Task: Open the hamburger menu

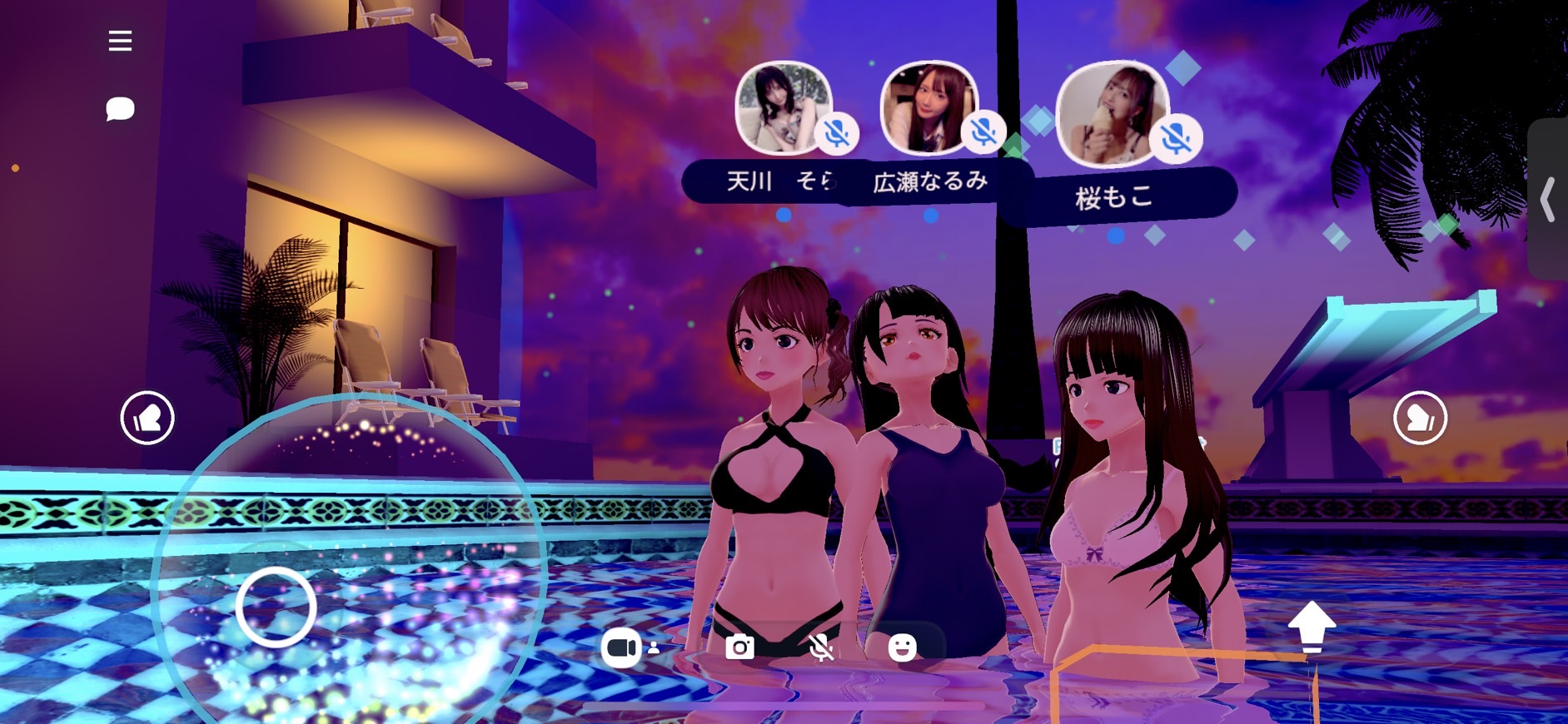Action: 120,41
